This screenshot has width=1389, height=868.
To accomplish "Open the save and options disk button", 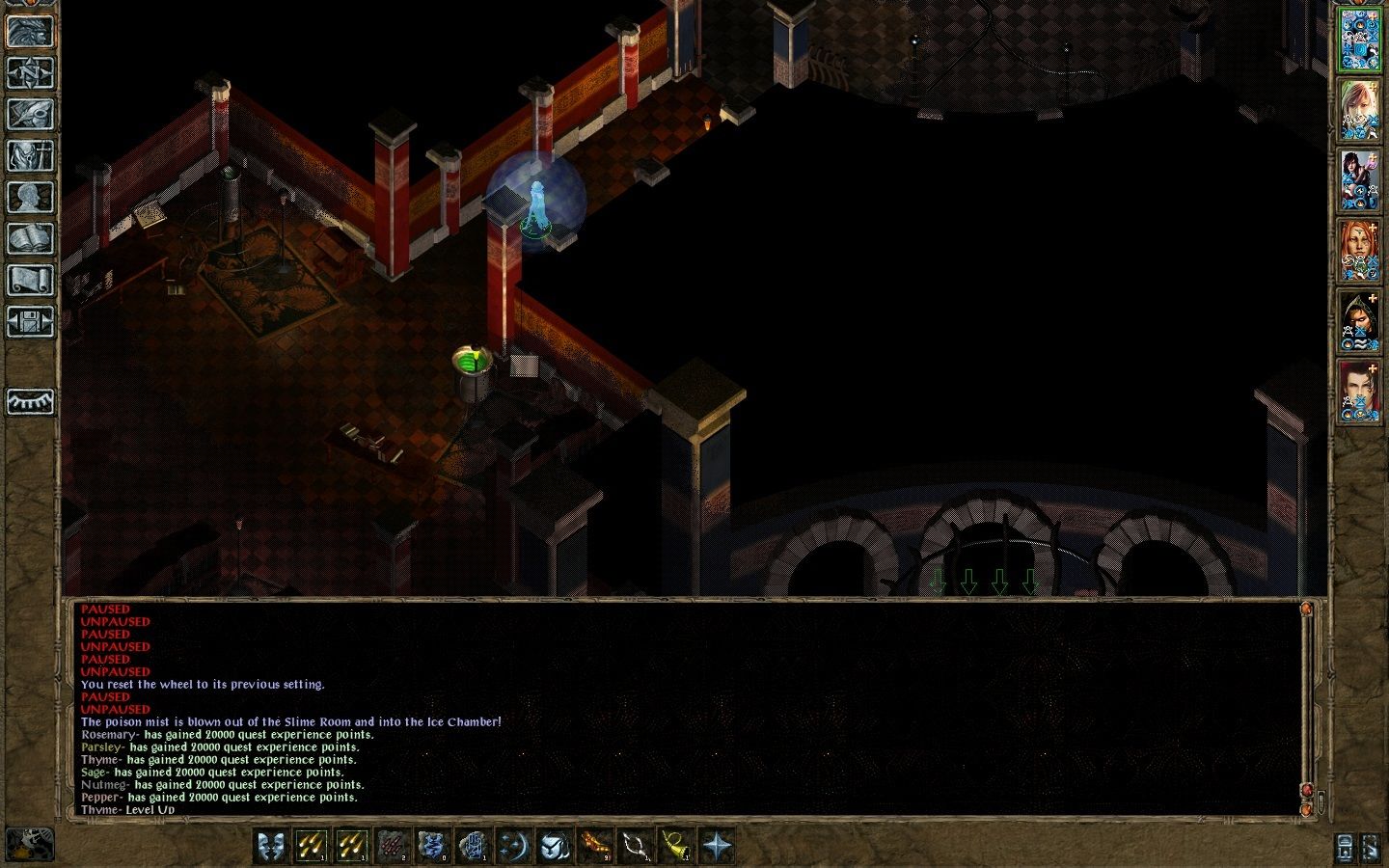I will tap(30, 322).
